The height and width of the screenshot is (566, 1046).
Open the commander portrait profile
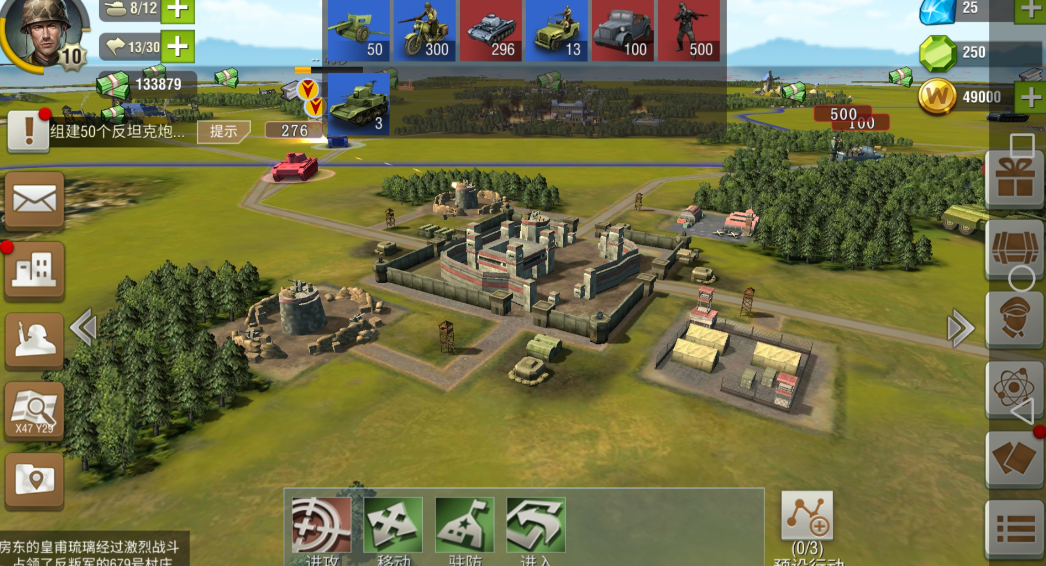tap(38, 34)
